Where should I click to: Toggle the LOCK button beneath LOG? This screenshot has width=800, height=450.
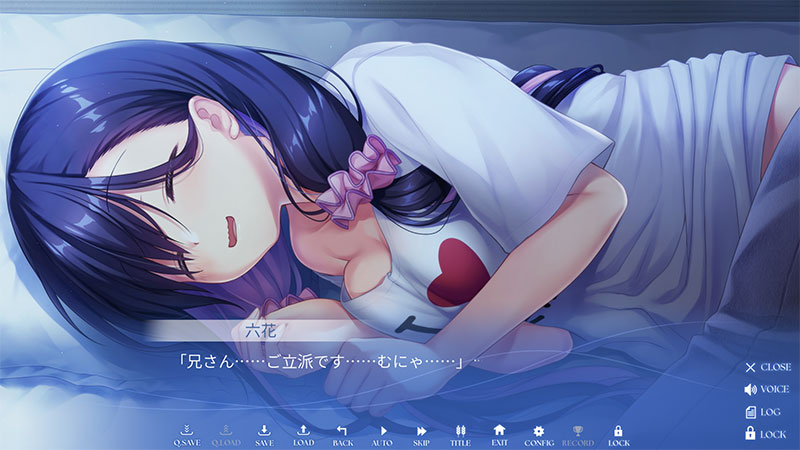tap(767, 433)
